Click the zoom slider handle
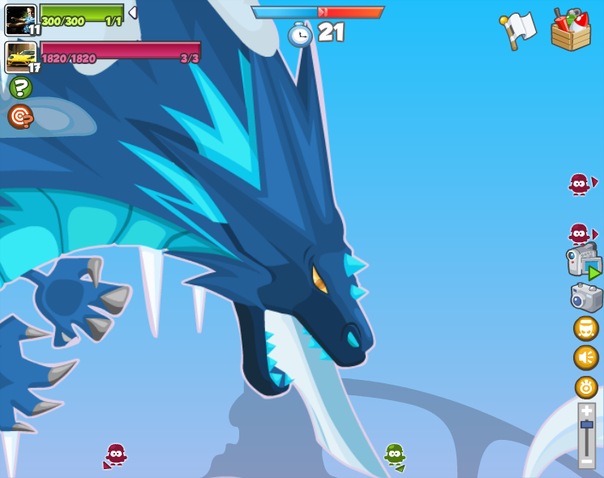Viewport: 604px width, 478px height. 586,425
